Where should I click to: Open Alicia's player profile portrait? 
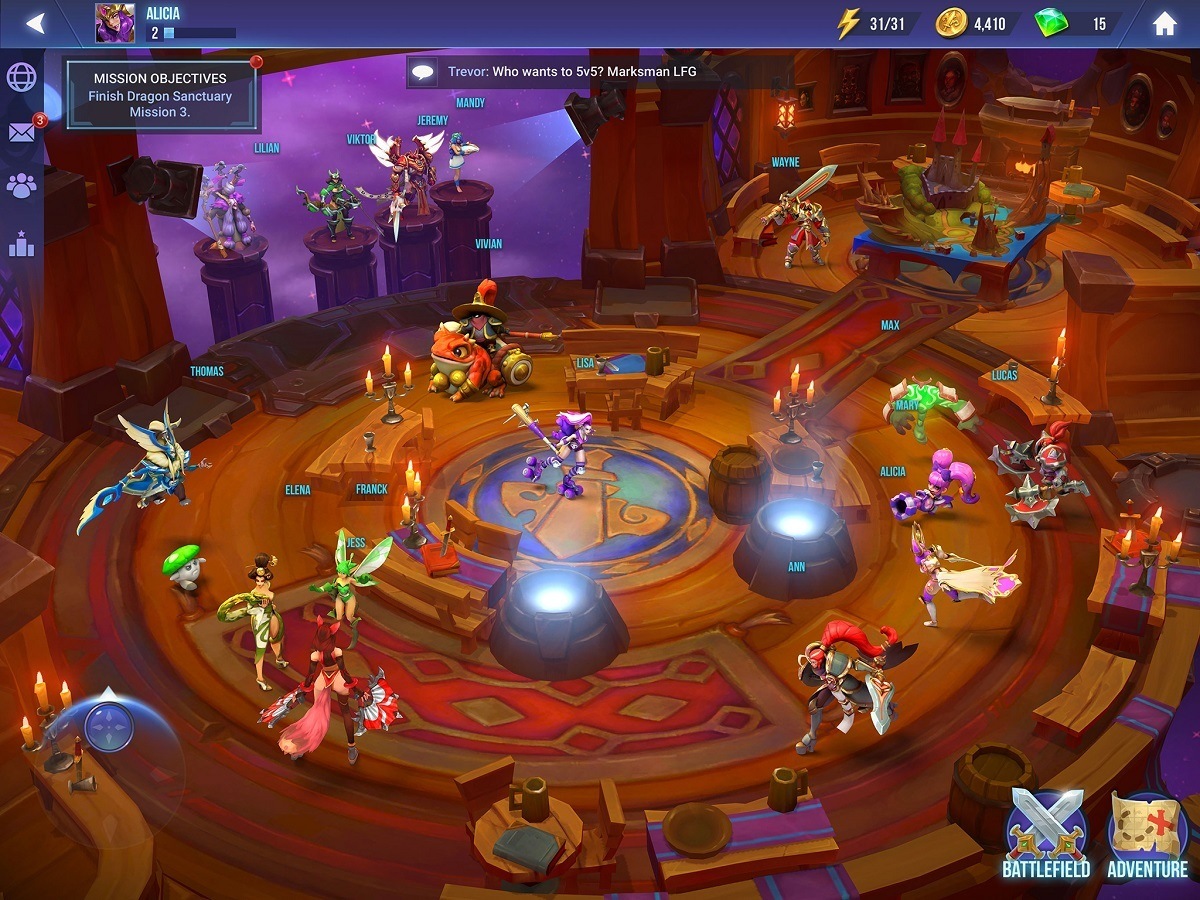(115, 23)
